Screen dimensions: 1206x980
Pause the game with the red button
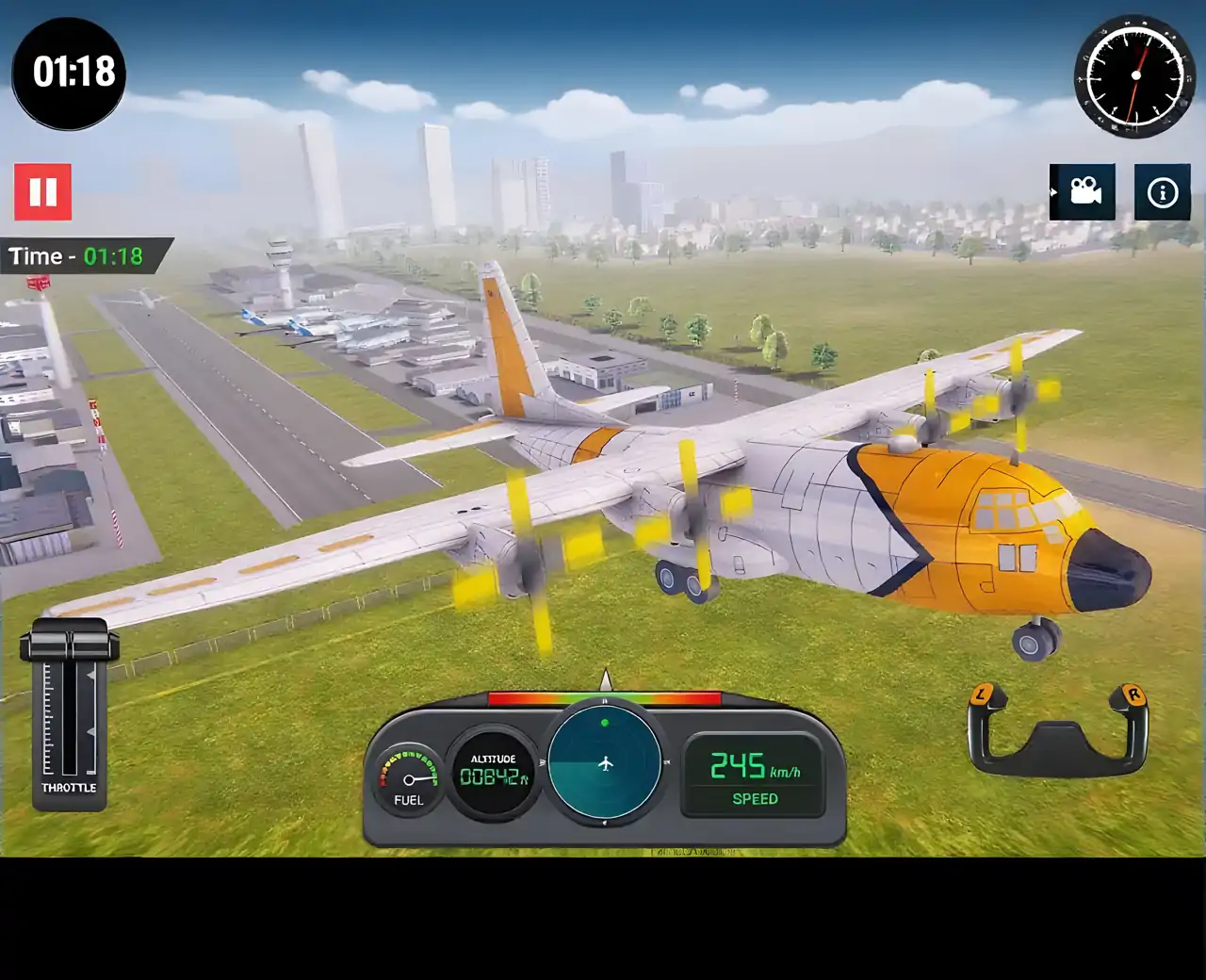coord(42,192)
